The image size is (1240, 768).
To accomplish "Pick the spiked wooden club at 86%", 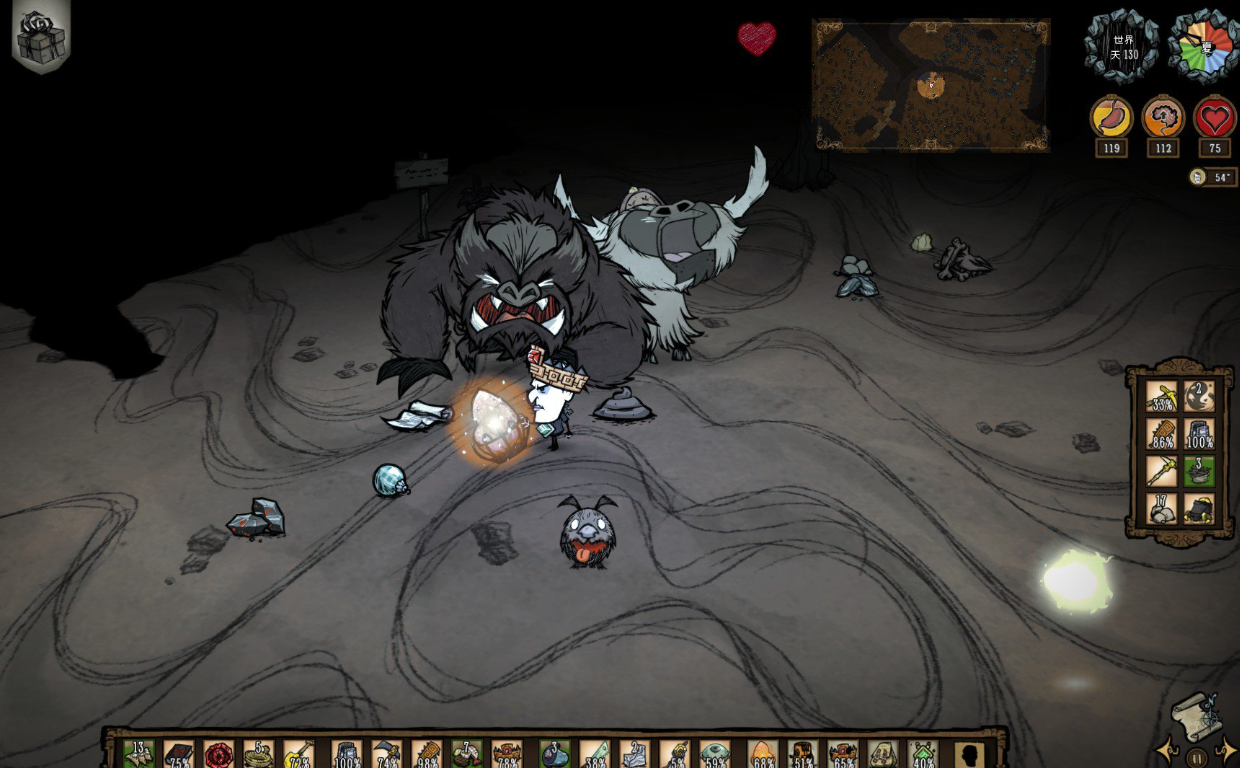I will coord(1161,434).
